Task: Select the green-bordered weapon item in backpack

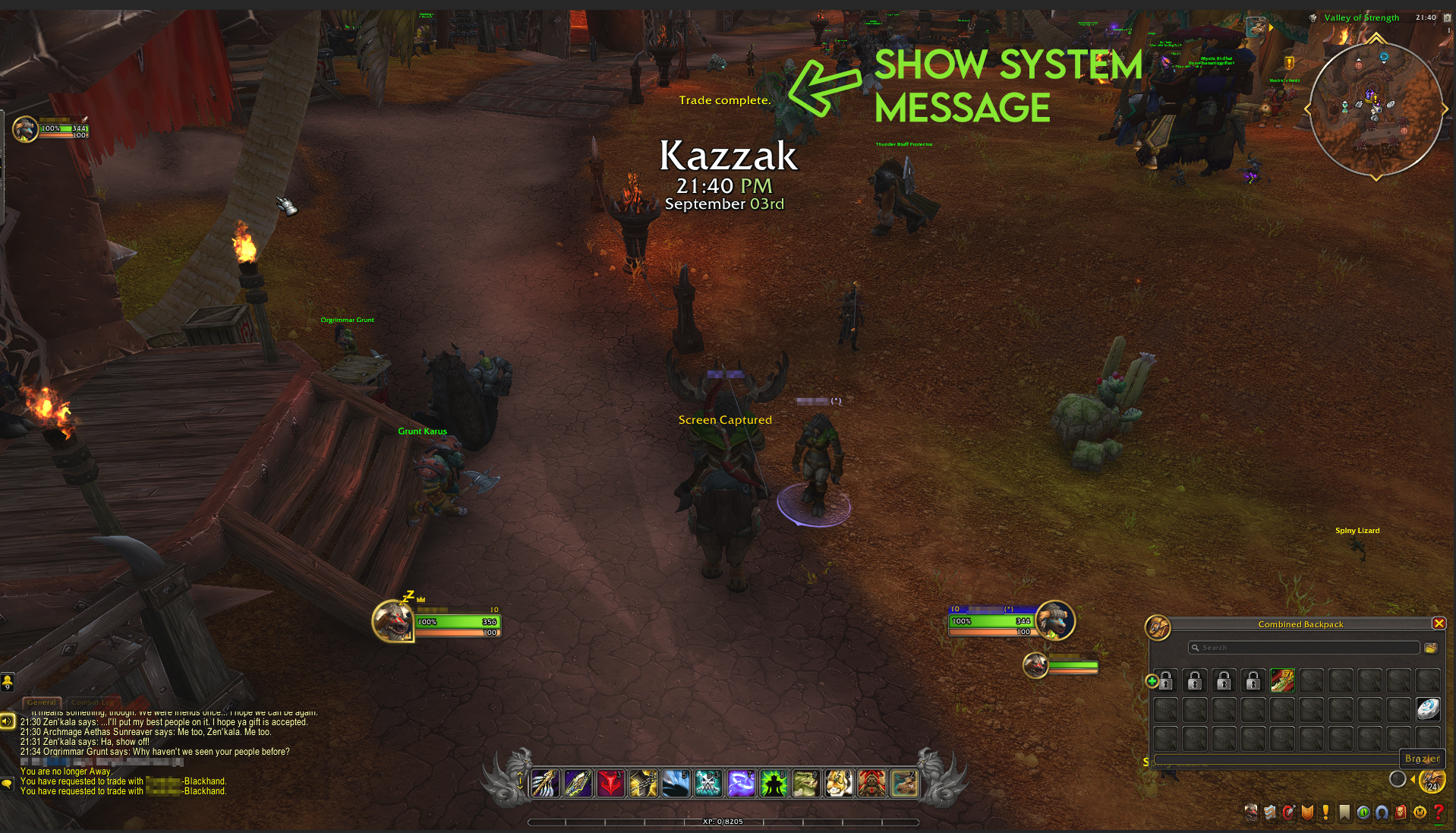Action: tap(1282, 680)
